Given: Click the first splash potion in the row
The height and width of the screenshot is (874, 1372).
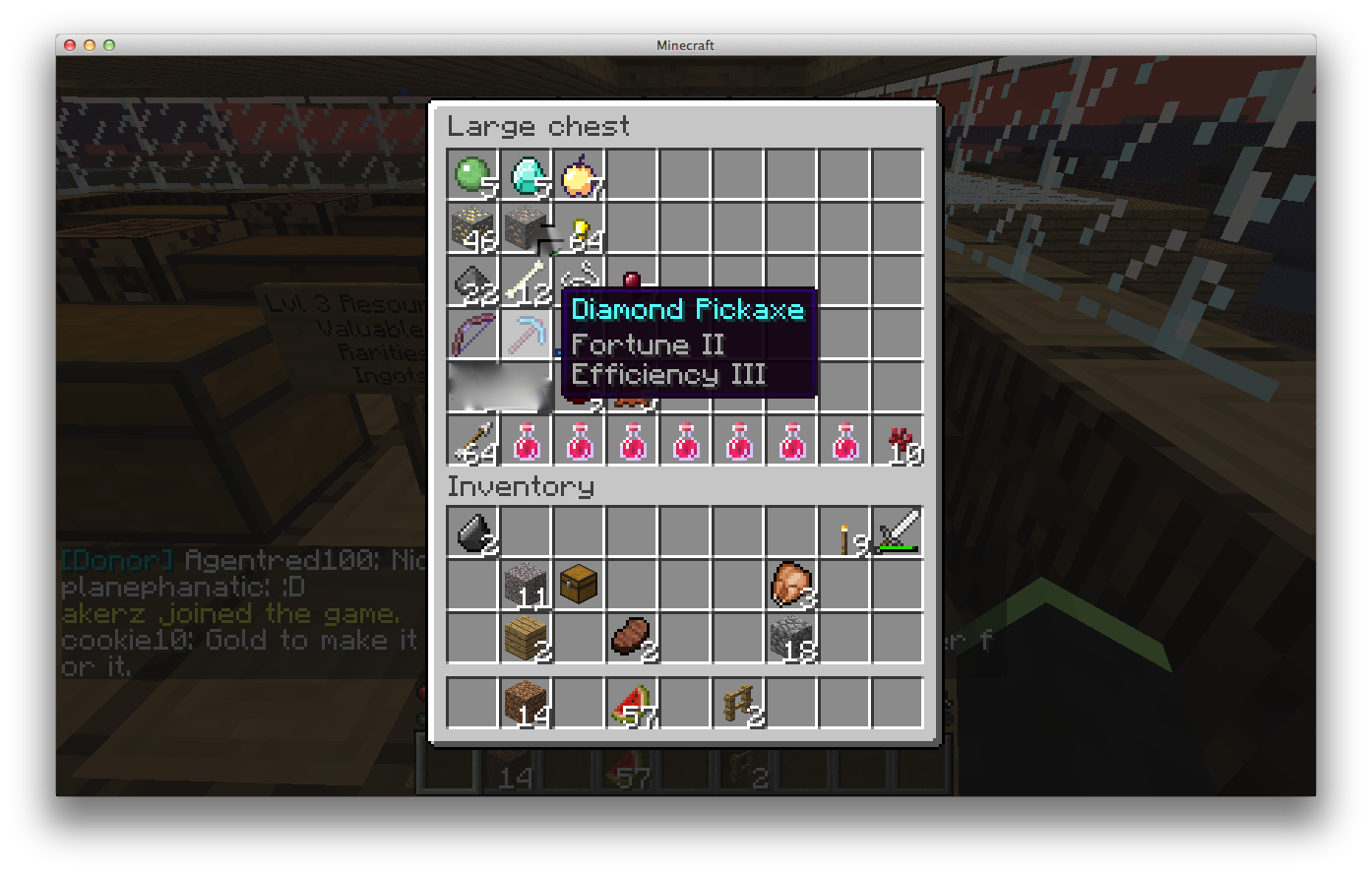Looking at the screenshot, I should coord(526,441).
